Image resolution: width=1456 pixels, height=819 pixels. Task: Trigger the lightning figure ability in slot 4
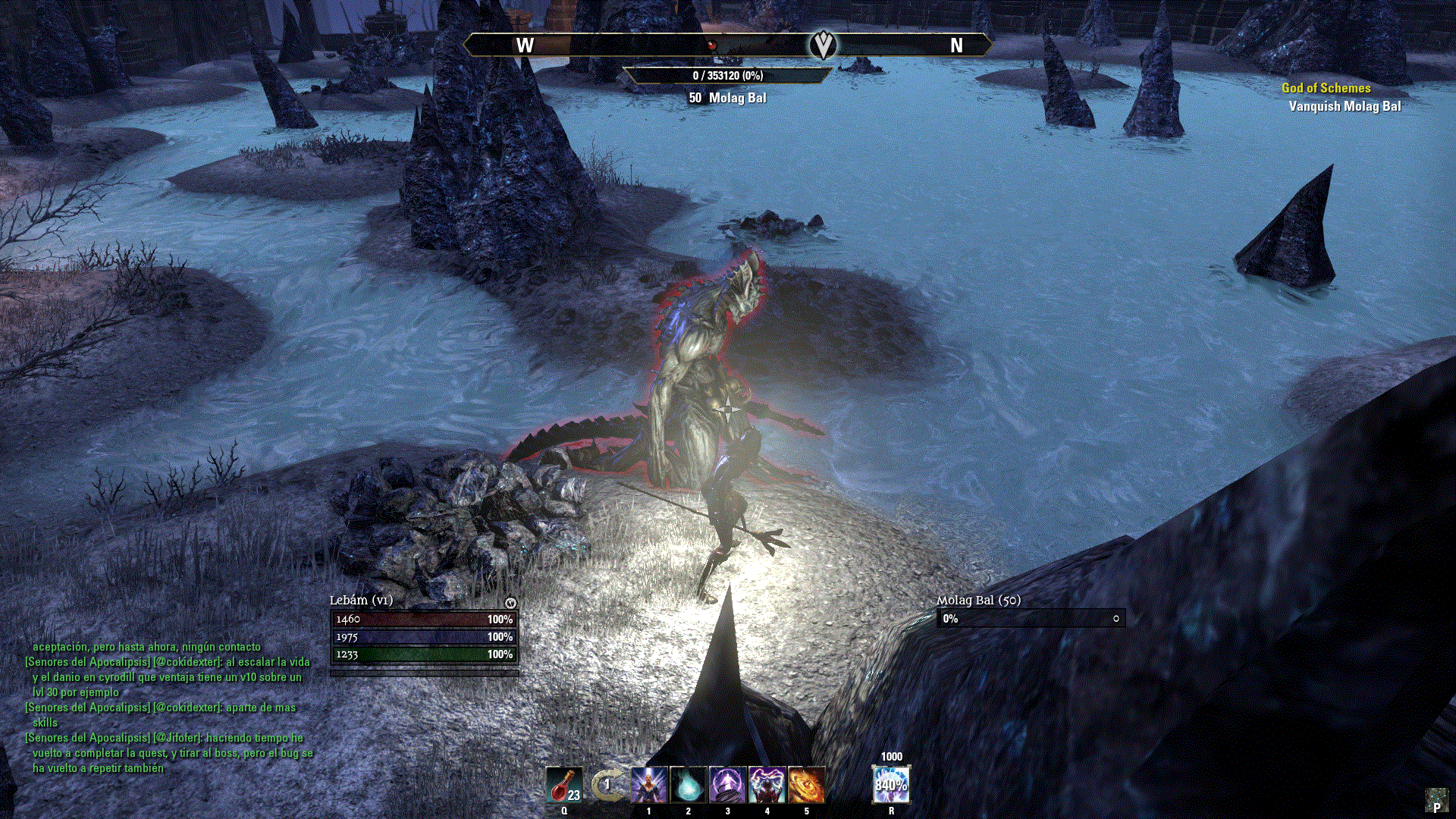pos(767,785)
